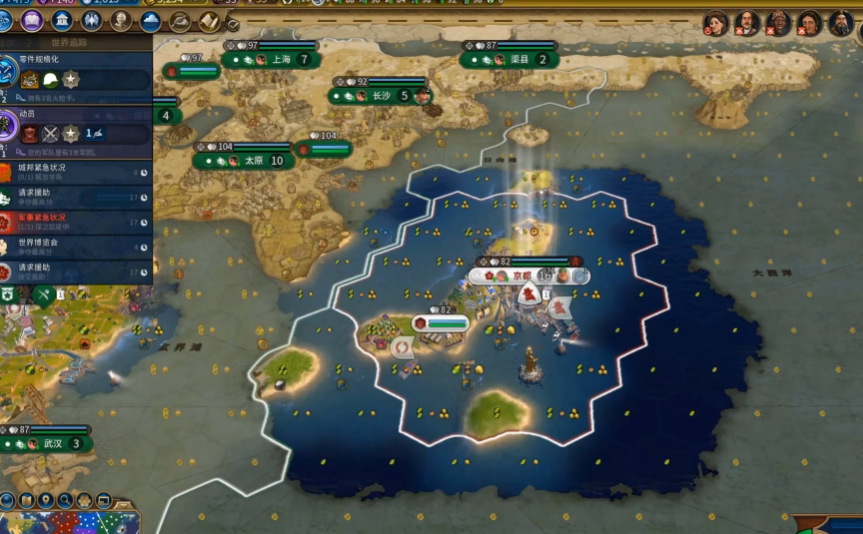The width and height of the screenshot is (863, 534).
Task: Open the government screen (building icon)
Action: [x=62, y=21]
